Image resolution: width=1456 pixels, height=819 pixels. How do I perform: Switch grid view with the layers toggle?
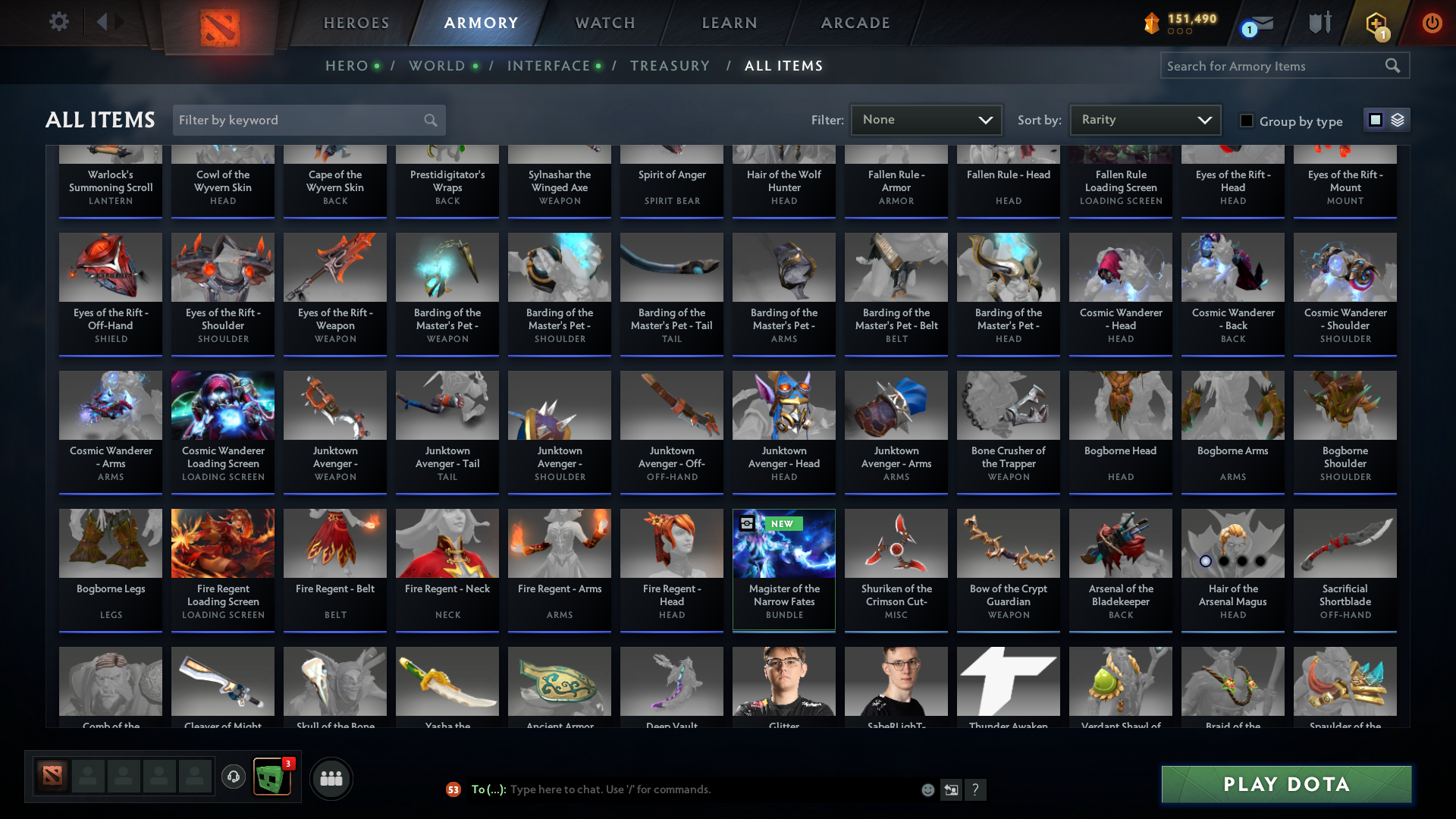point(1397,120)
